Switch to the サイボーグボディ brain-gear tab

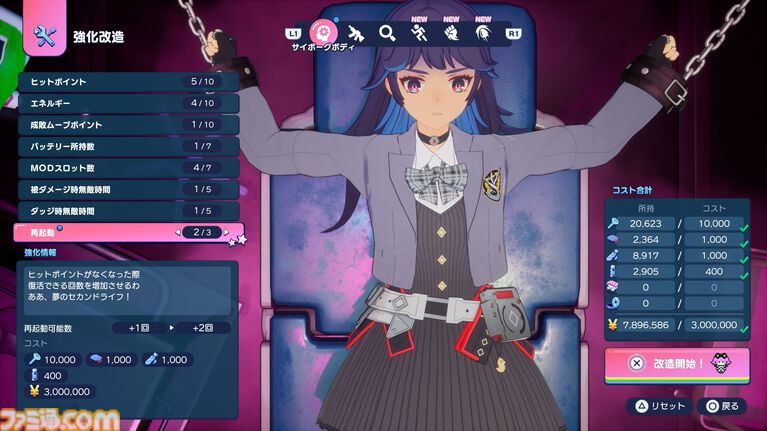(323, 33)
